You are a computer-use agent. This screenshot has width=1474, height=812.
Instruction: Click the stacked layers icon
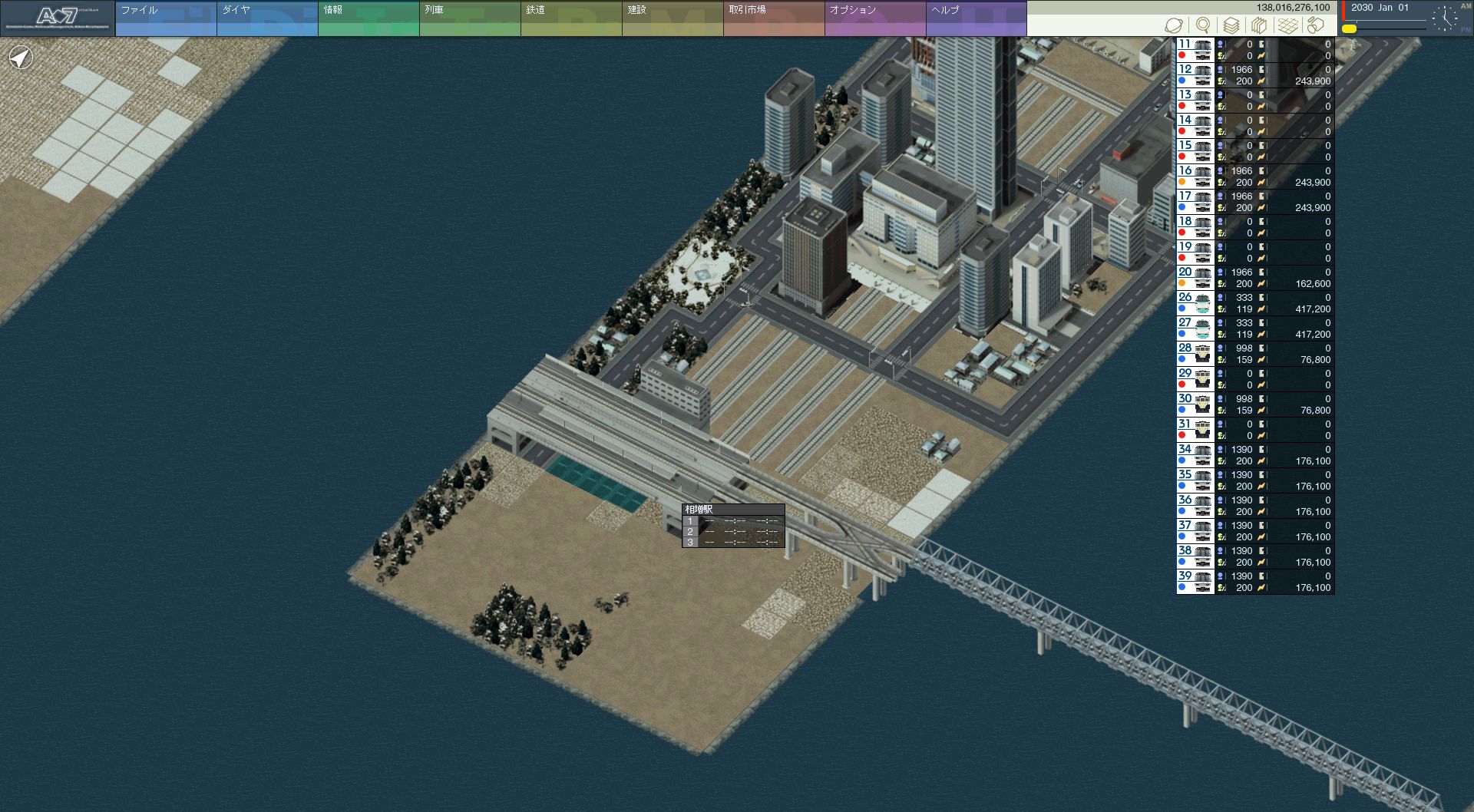[1231, 25]
